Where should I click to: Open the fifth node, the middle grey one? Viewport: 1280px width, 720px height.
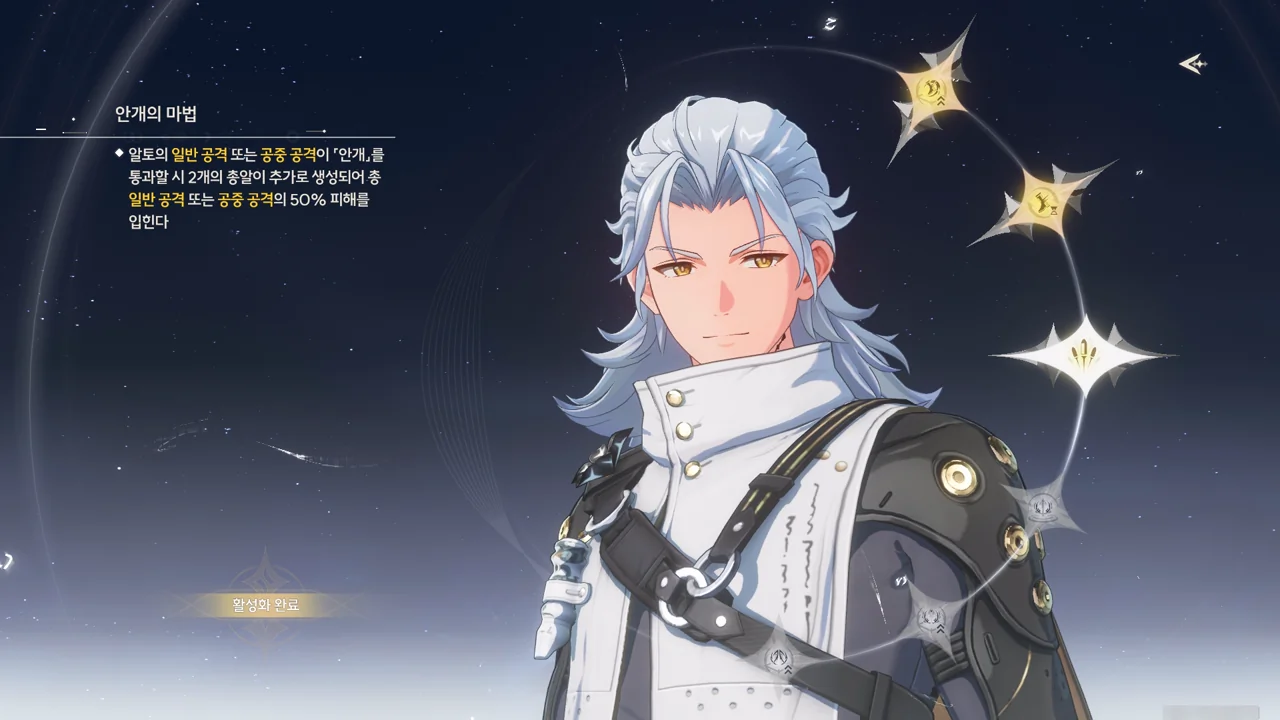932,616
